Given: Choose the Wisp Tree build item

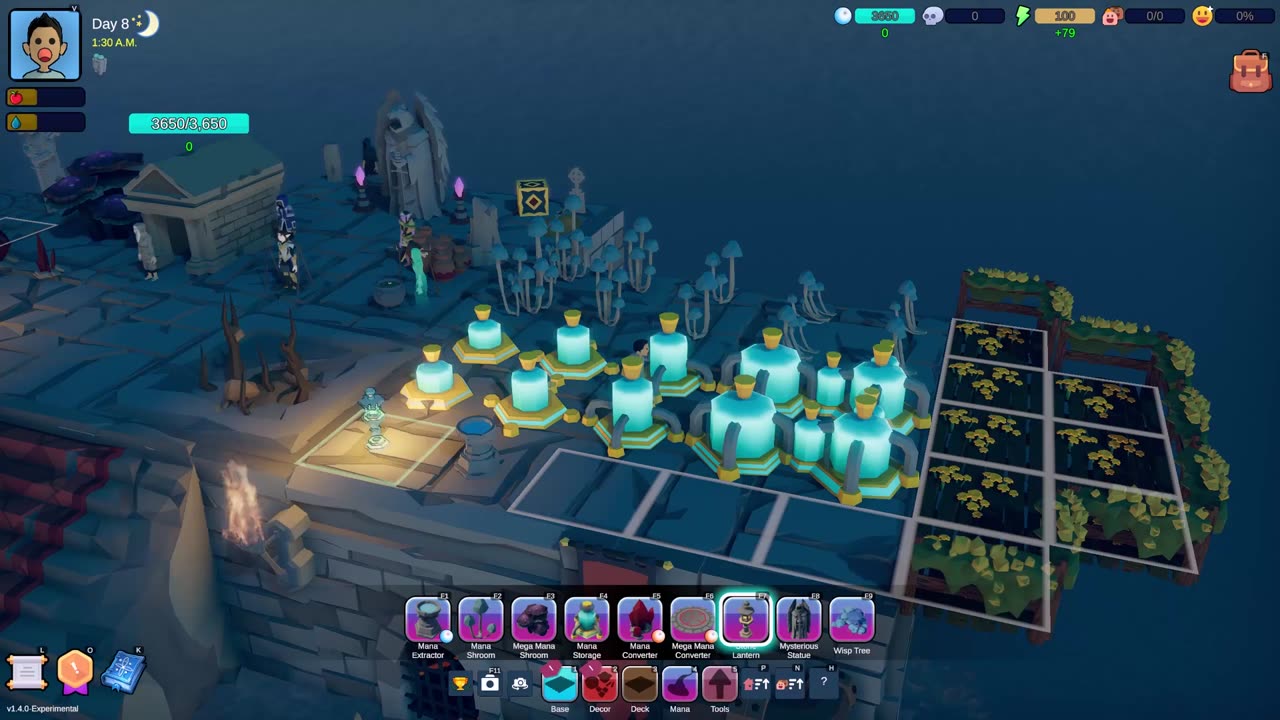Looking at the screenshot, I should [x=852, y=619].
